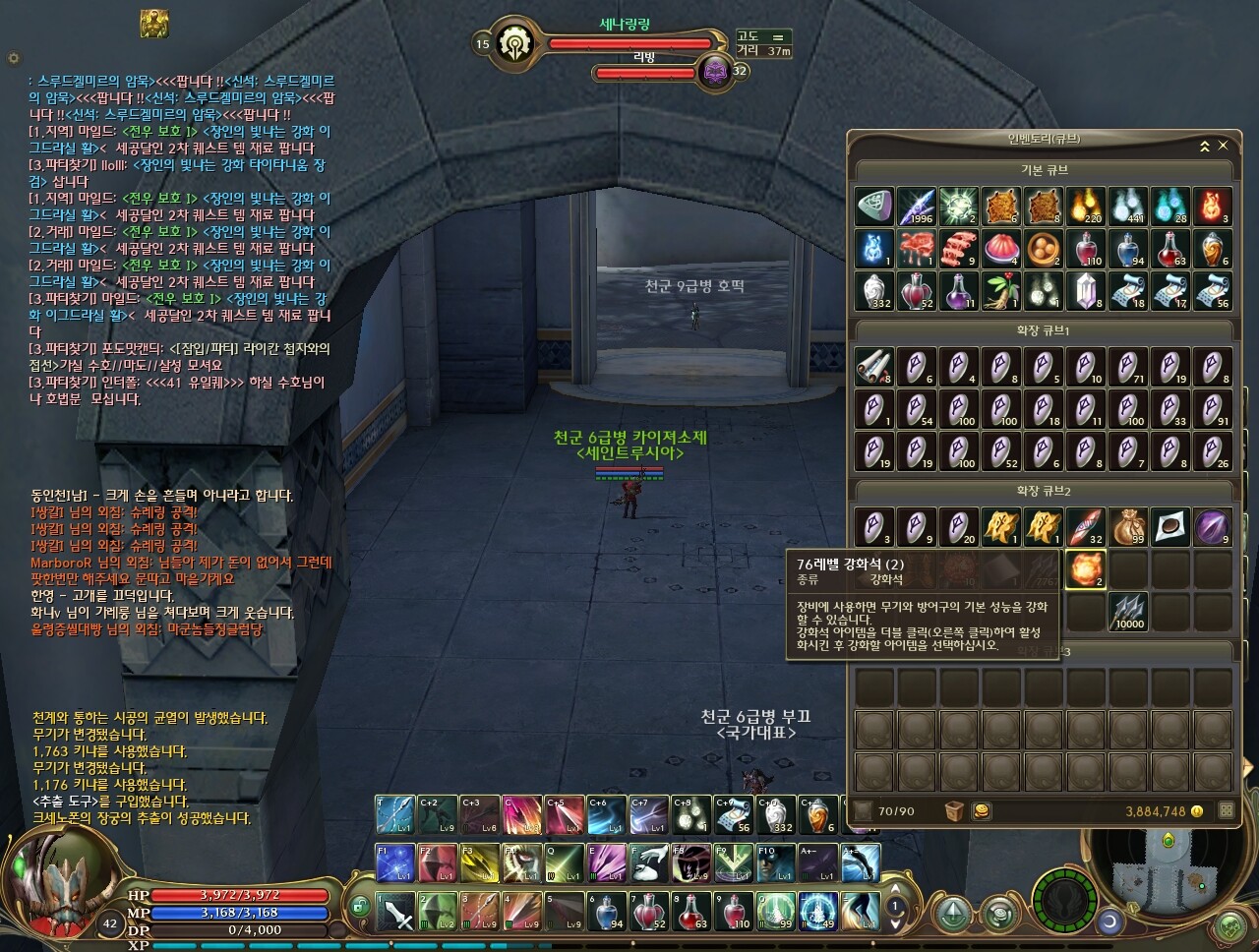Close the inventory cube window
This screenshot has width=1259, height=952.
click(x=1223, y=146)
